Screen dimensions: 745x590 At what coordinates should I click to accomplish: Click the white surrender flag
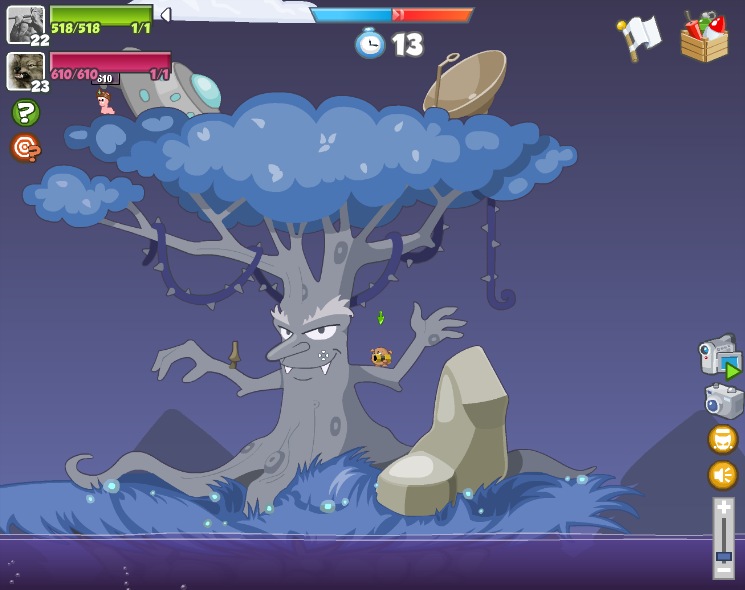pos(639,37)
